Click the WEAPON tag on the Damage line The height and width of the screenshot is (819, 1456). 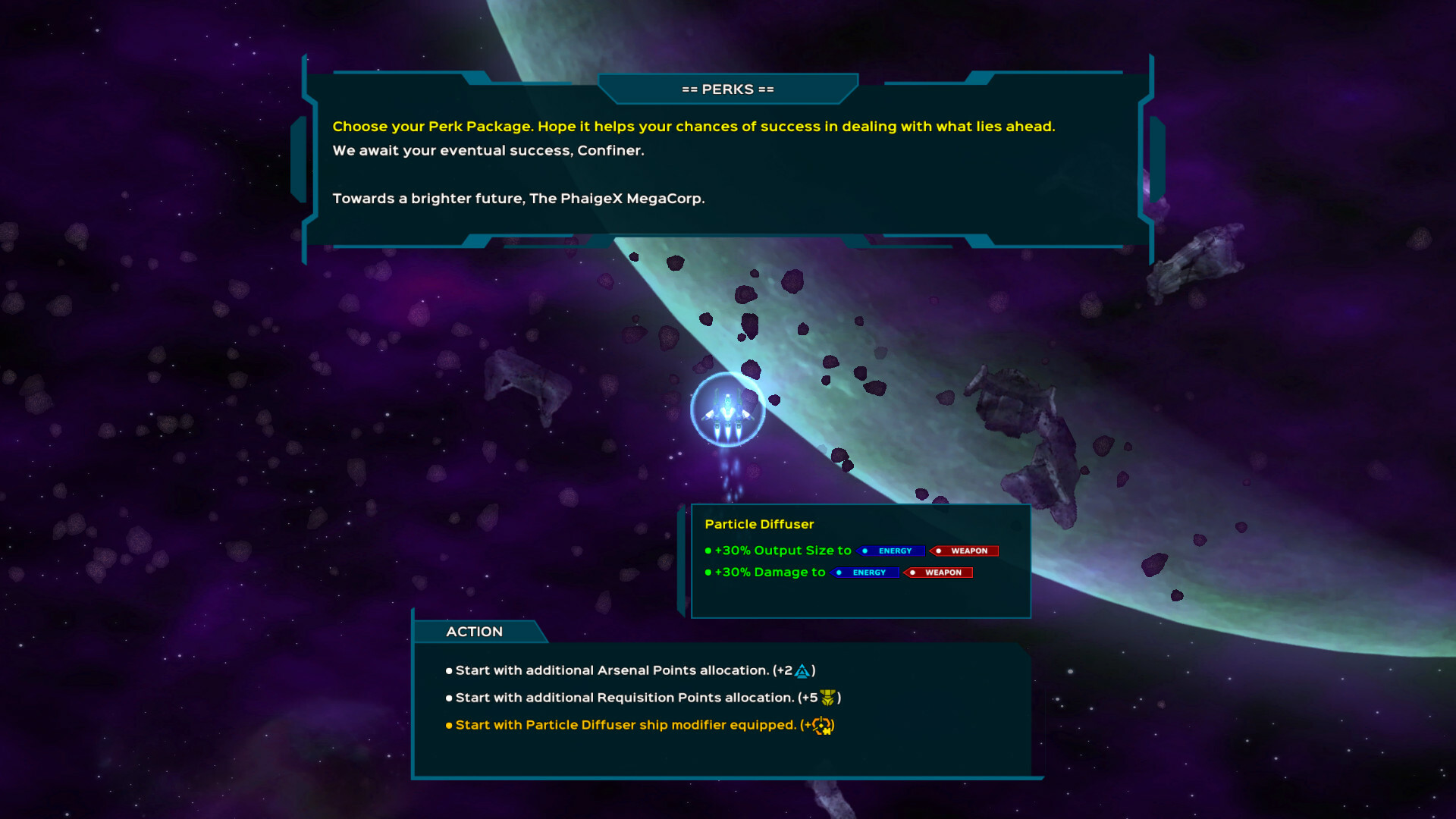tap(938, 573)
